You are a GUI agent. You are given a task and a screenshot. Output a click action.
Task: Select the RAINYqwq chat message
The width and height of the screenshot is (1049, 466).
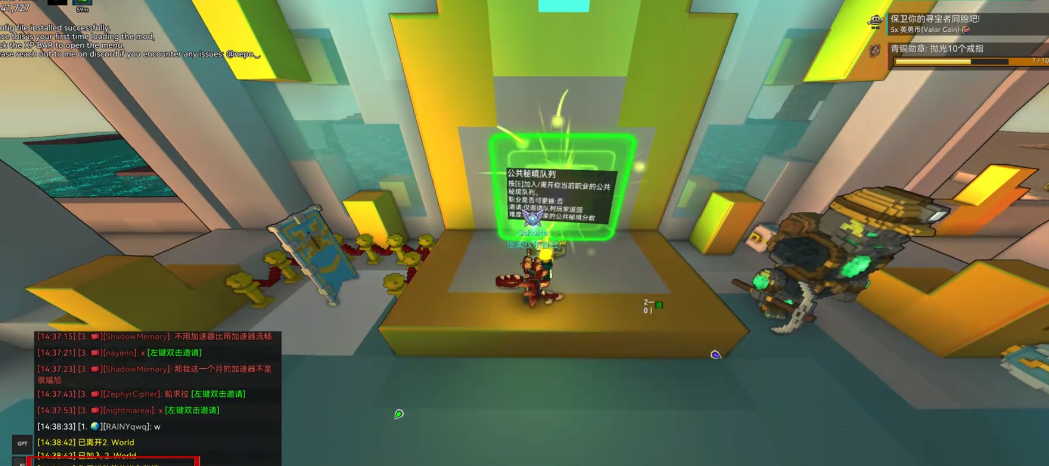click(98, 427)
